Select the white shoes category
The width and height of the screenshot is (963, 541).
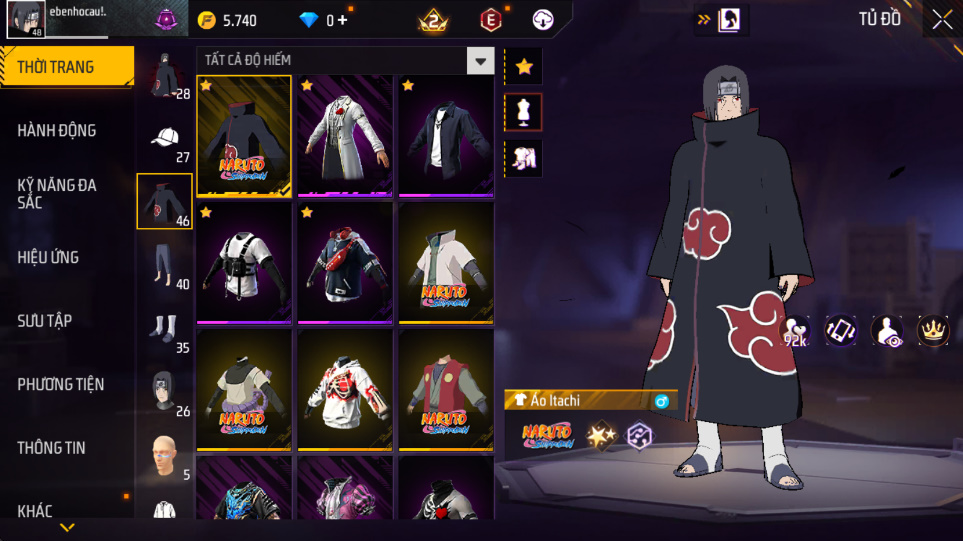tap(163, 328)
